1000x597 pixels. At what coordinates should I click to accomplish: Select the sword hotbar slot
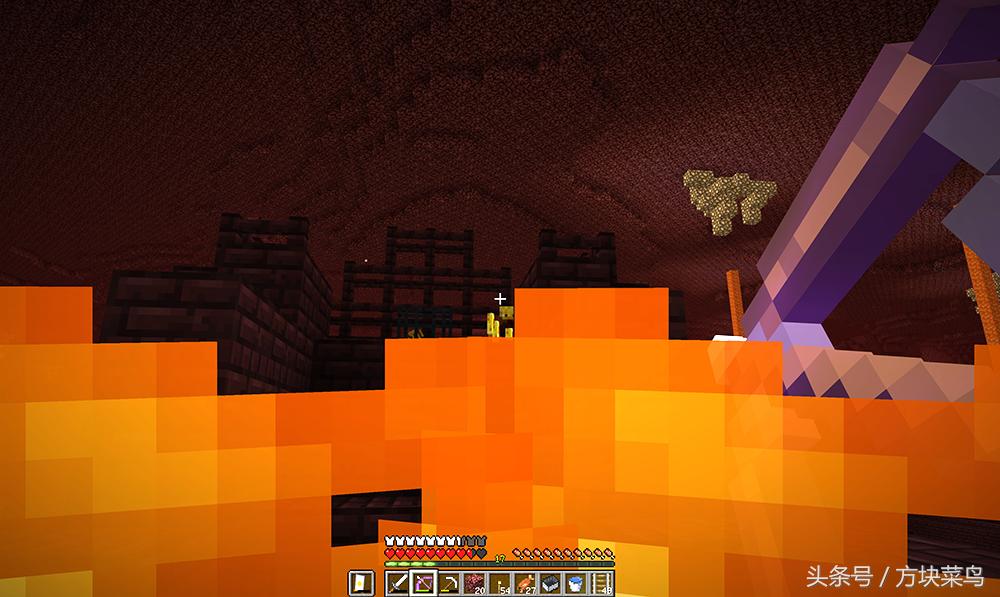pos(397,582)
